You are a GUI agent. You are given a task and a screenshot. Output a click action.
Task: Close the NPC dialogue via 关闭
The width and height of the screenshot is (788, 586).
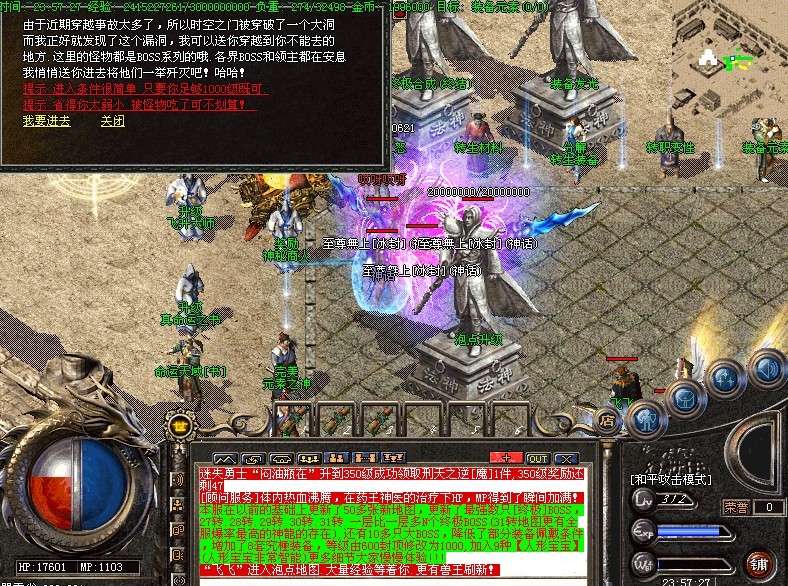click(x=112, y=121)
